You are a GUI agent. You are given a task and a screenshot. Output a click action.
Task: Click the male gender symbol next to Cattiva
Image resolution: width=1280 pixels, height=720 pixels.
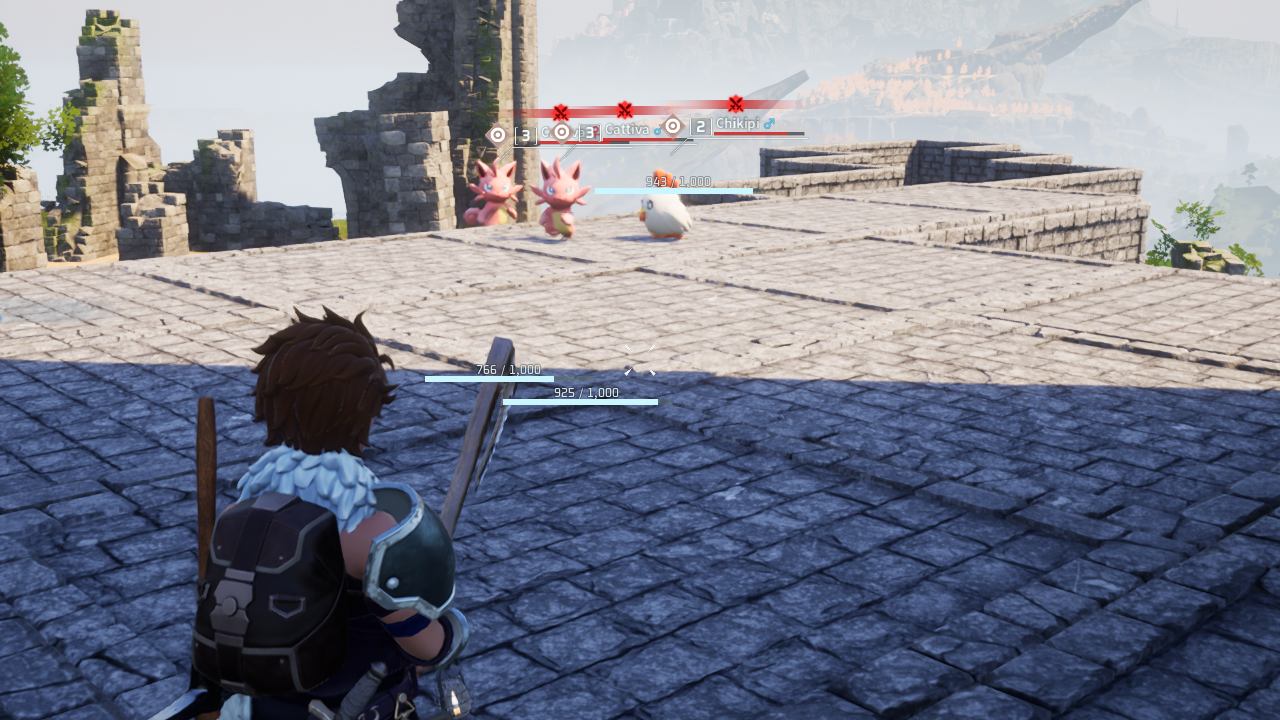658,131
